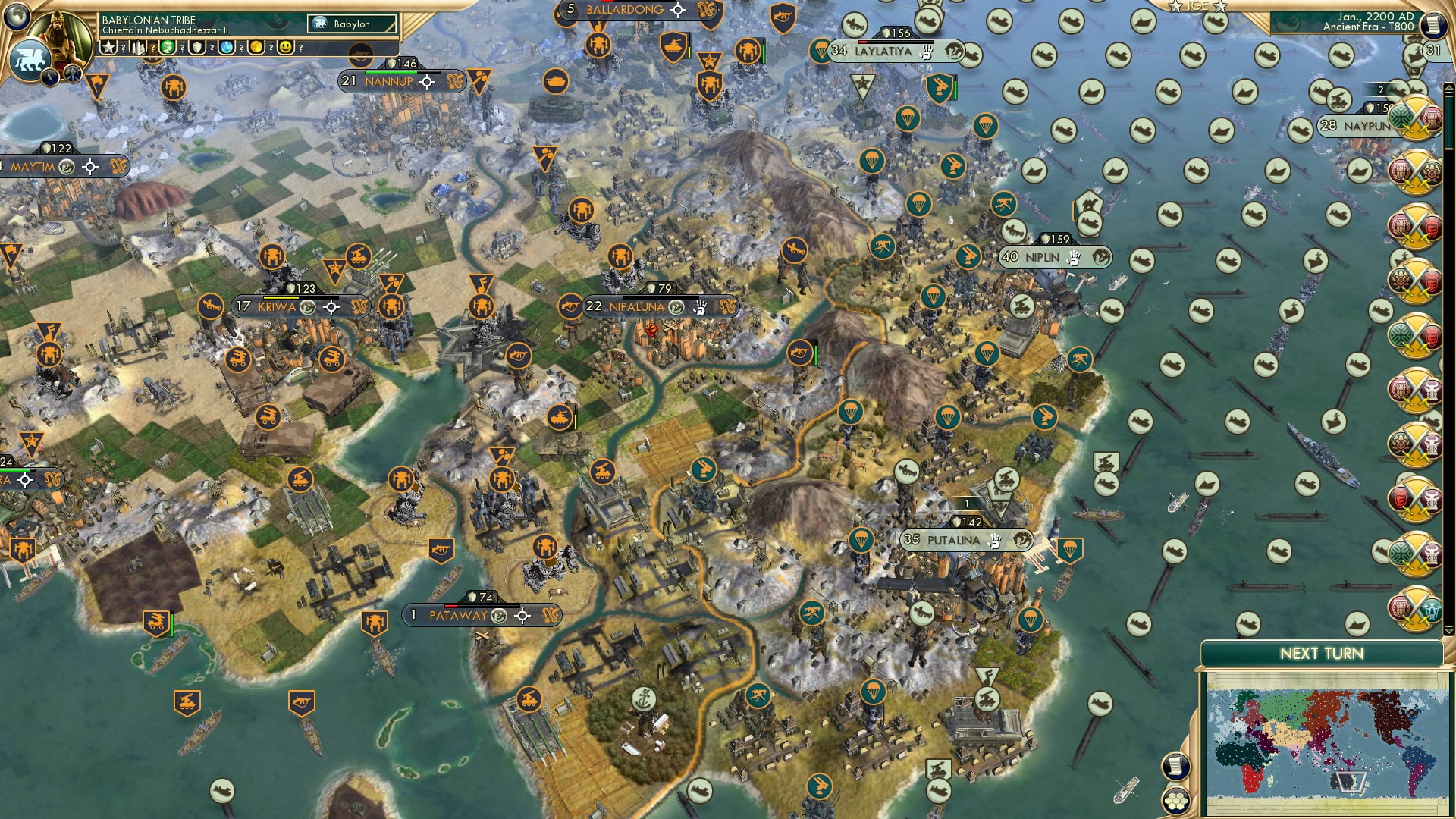Toggle the hex grid overlay beside the minimap

[1176, 802]
